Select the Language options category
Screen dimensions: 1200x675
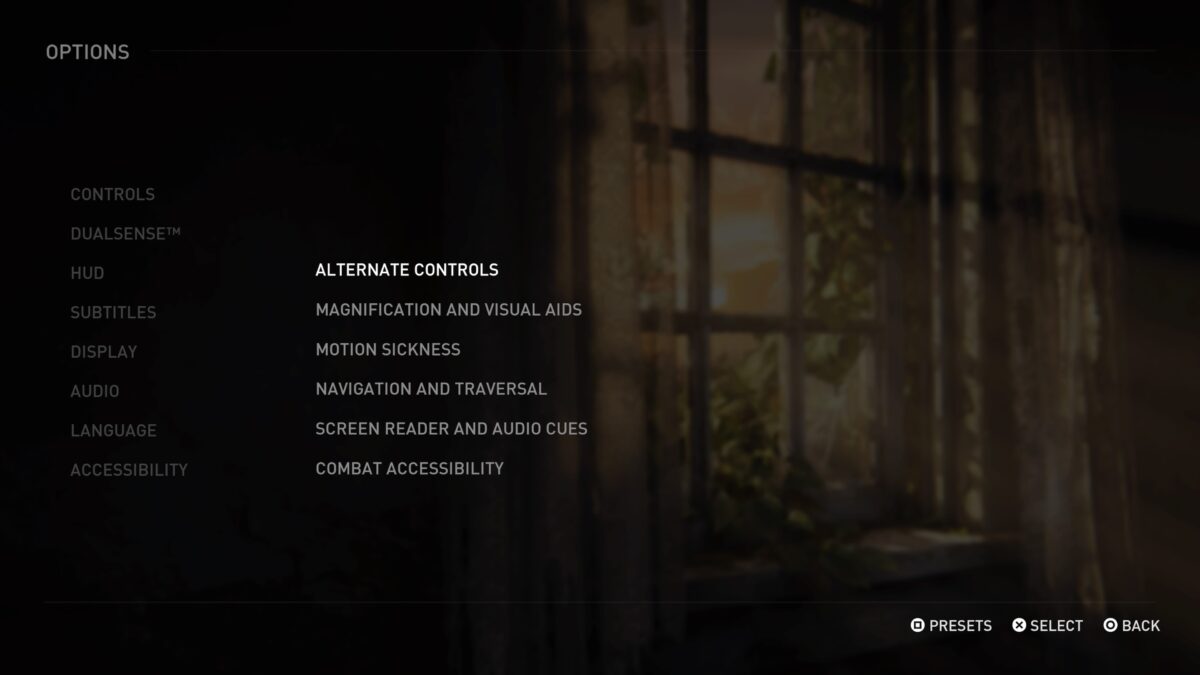click(113, 431)
